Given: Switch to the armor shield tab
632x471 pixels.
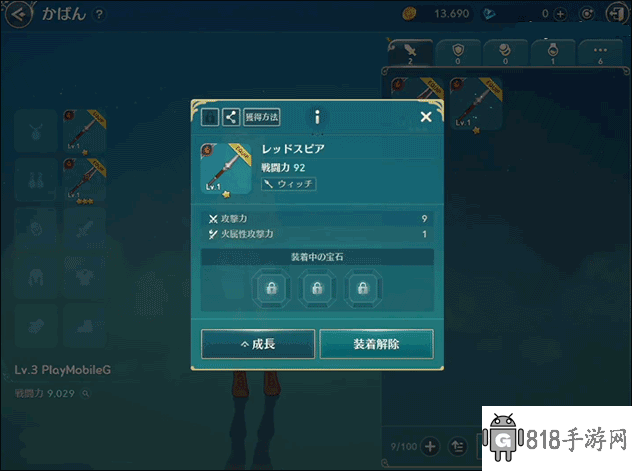Looking at the screenshot, I should point(459,52).
